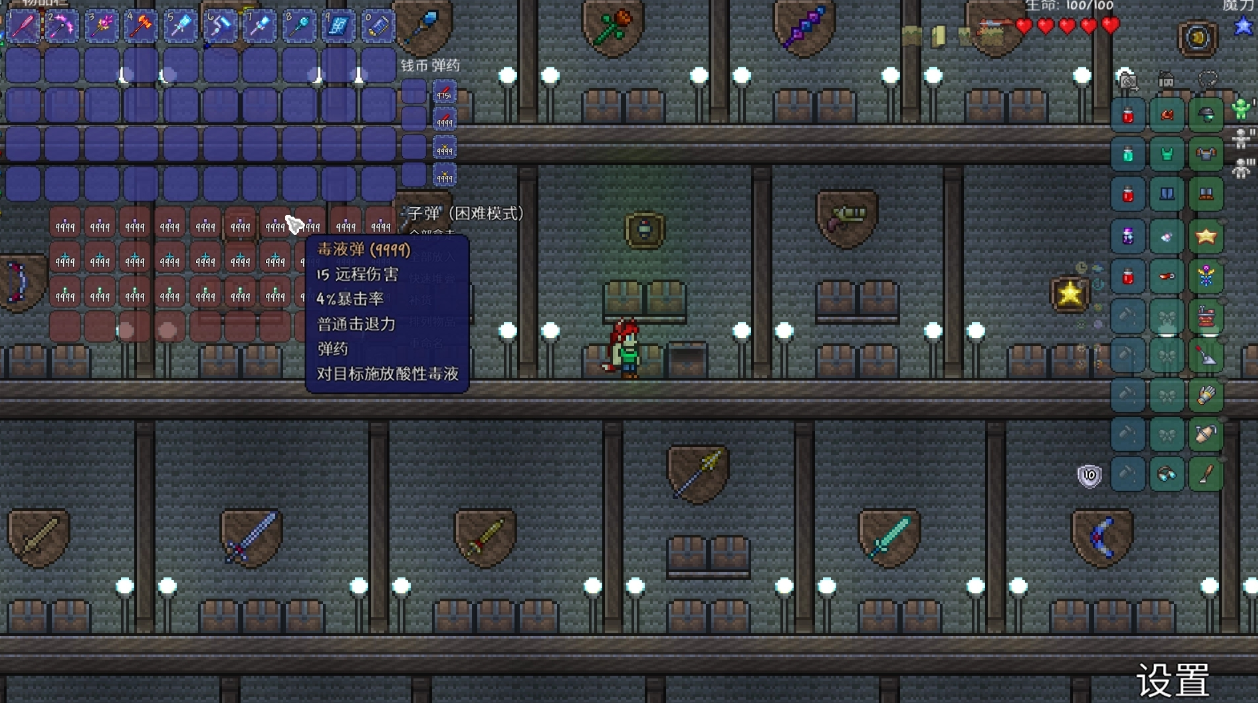Select the blue orb staff in slot 8

coord(299,26)
